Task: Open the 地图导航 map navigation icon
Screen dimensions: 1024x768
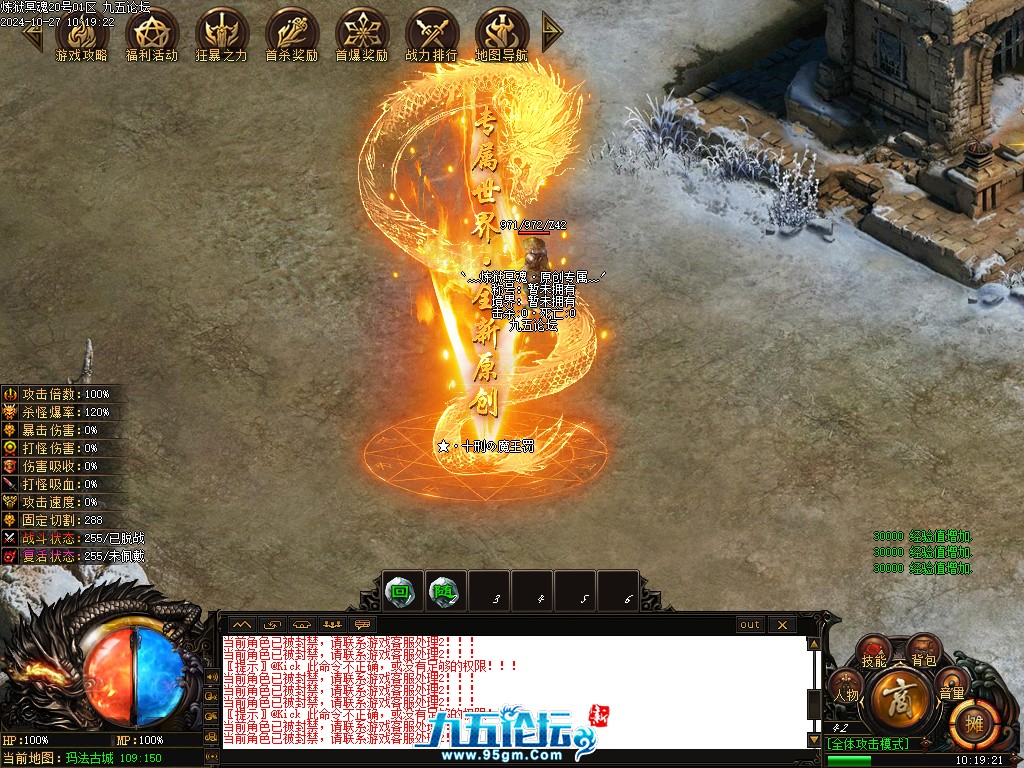Action: pyautogui.click(x=502, y=35)
